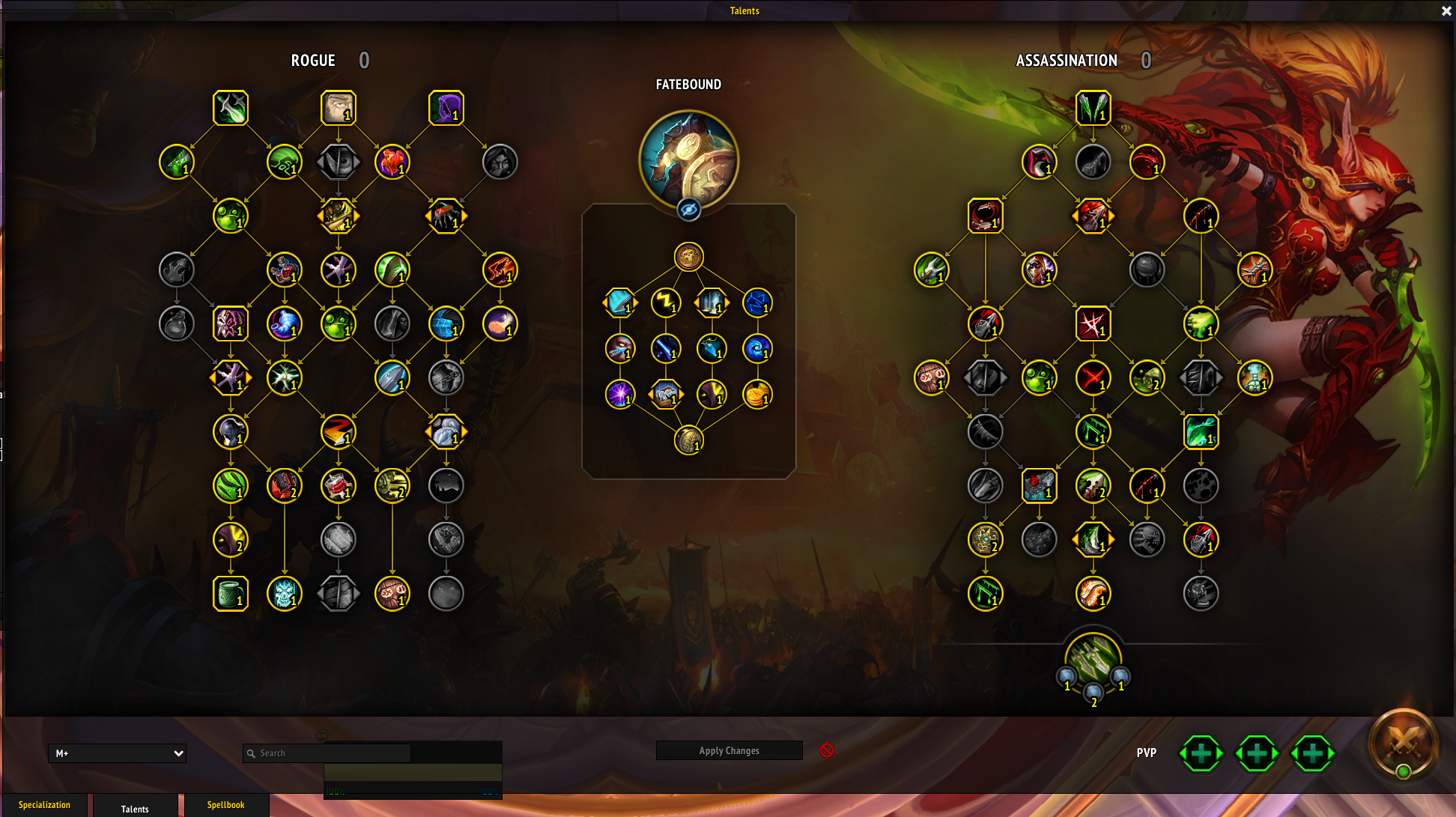Choose the red X square Assassination talent
This screenshot has width=1456, height=817.
[1093, 324]
